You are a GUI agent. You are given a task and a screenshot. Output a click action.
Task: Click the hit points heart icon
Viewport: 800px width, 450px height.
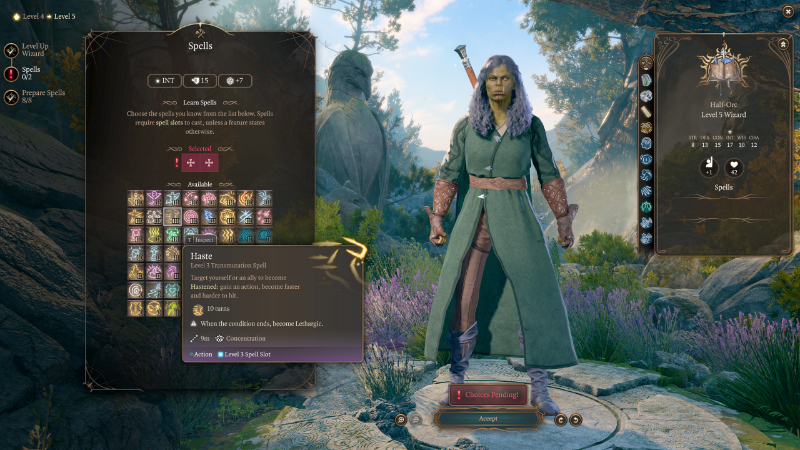(x=732, y=168)
